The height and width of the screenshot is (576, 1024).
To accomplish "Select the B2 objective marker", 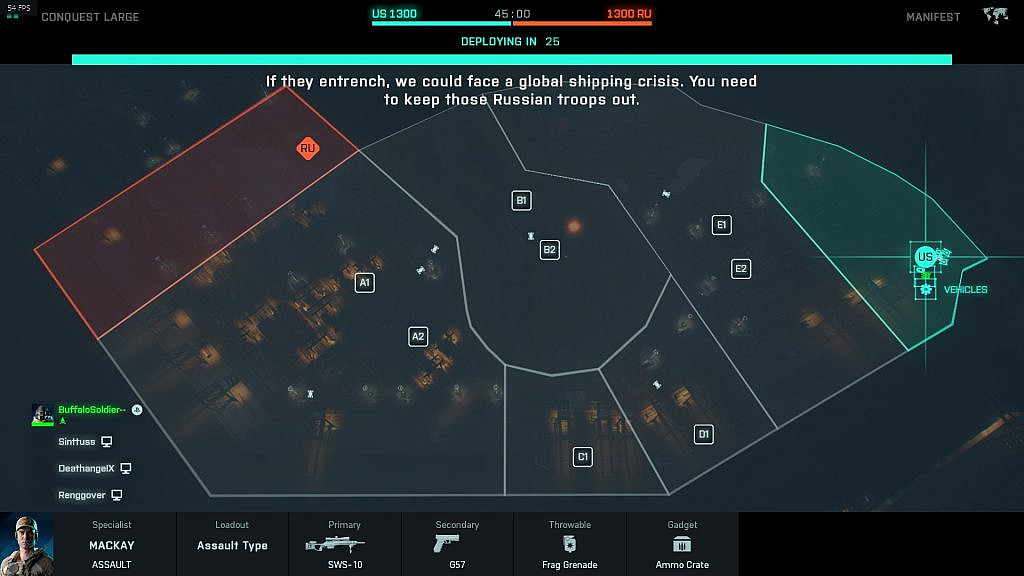I will coord(549,249).
